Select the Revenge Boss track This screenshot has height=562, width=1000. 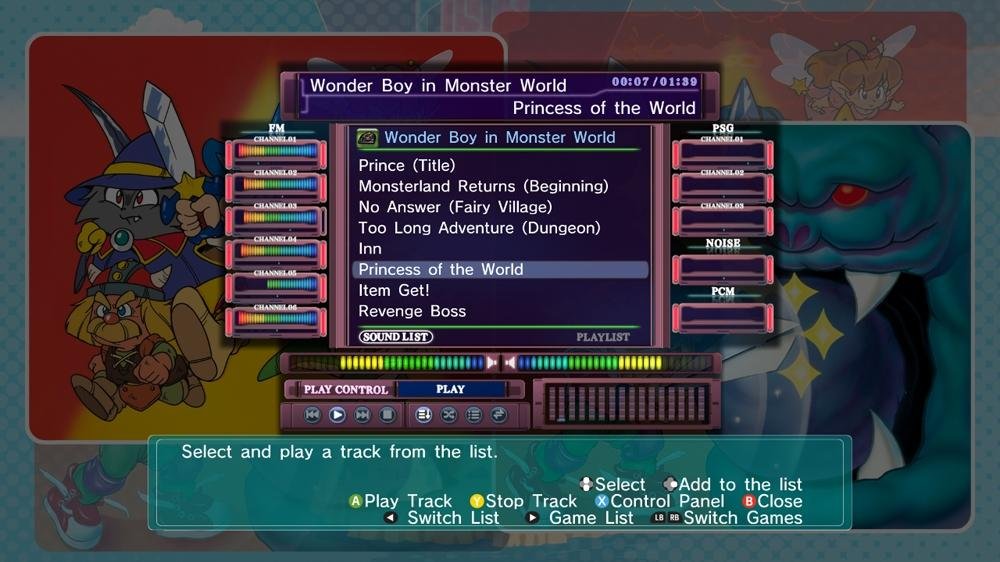[x=412, y=311]
